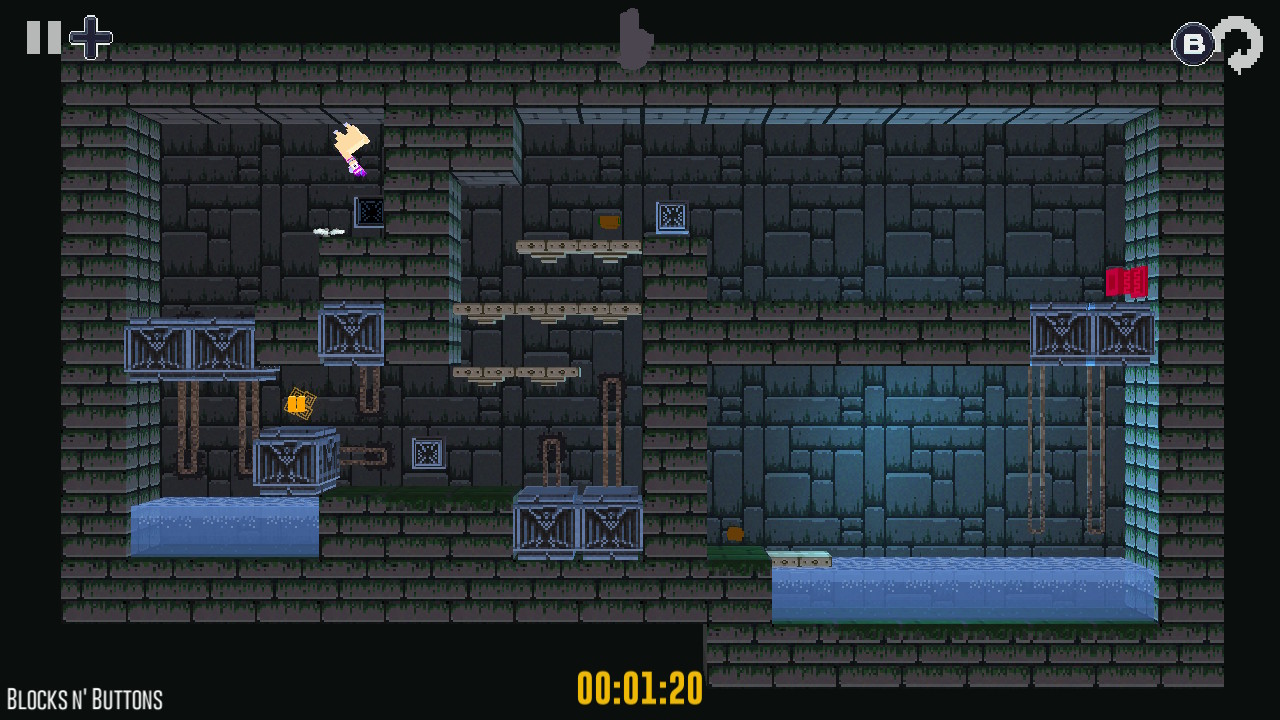Click the timer showing 00:01:20

click(641, 688)
